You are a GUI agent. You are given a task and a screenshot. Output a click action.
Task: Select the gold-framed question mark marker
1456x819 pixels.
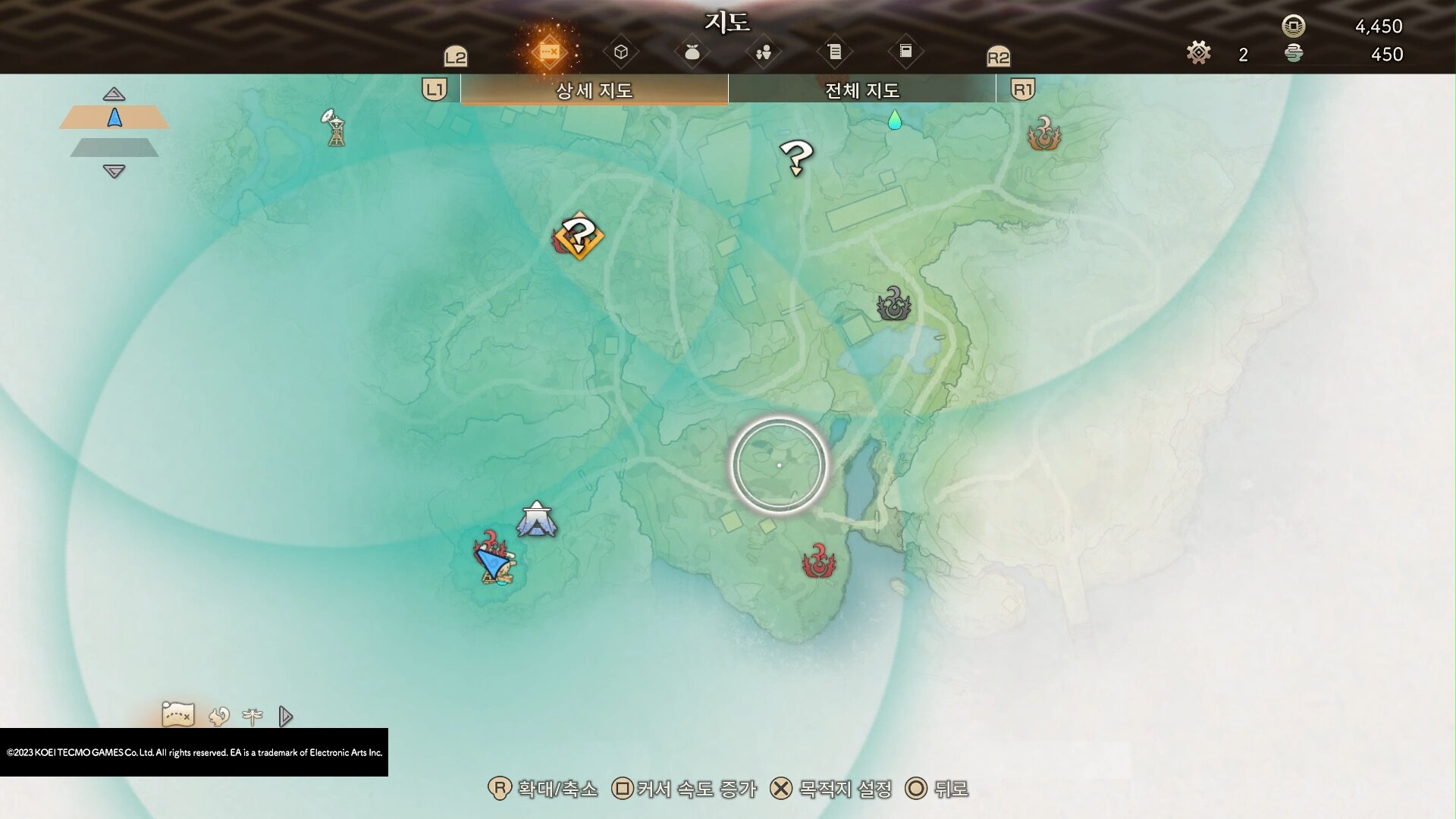coord(579,237)
